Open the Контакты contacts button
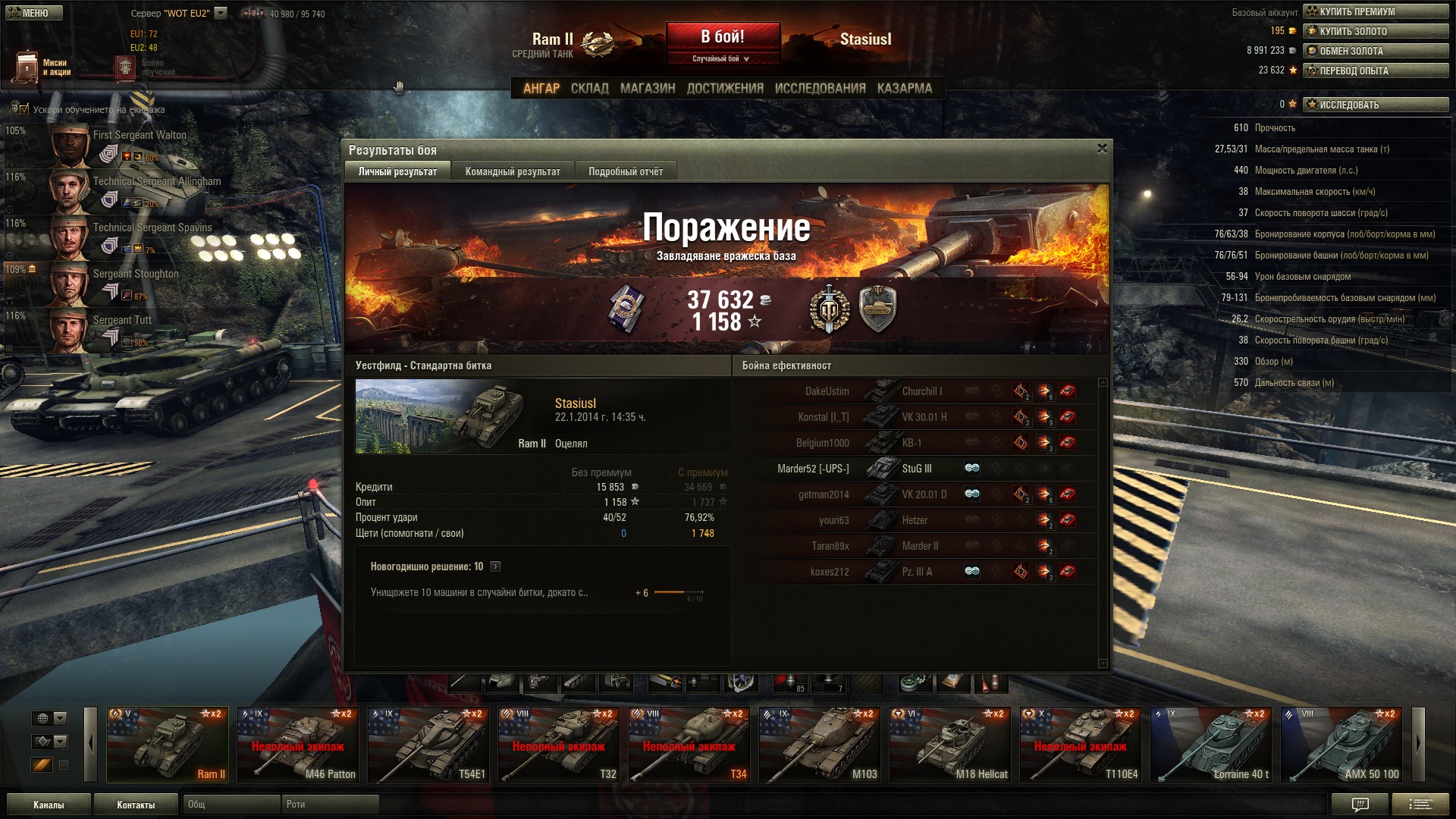This screenshot has width=1456, height=819. [x=136, y=805]
